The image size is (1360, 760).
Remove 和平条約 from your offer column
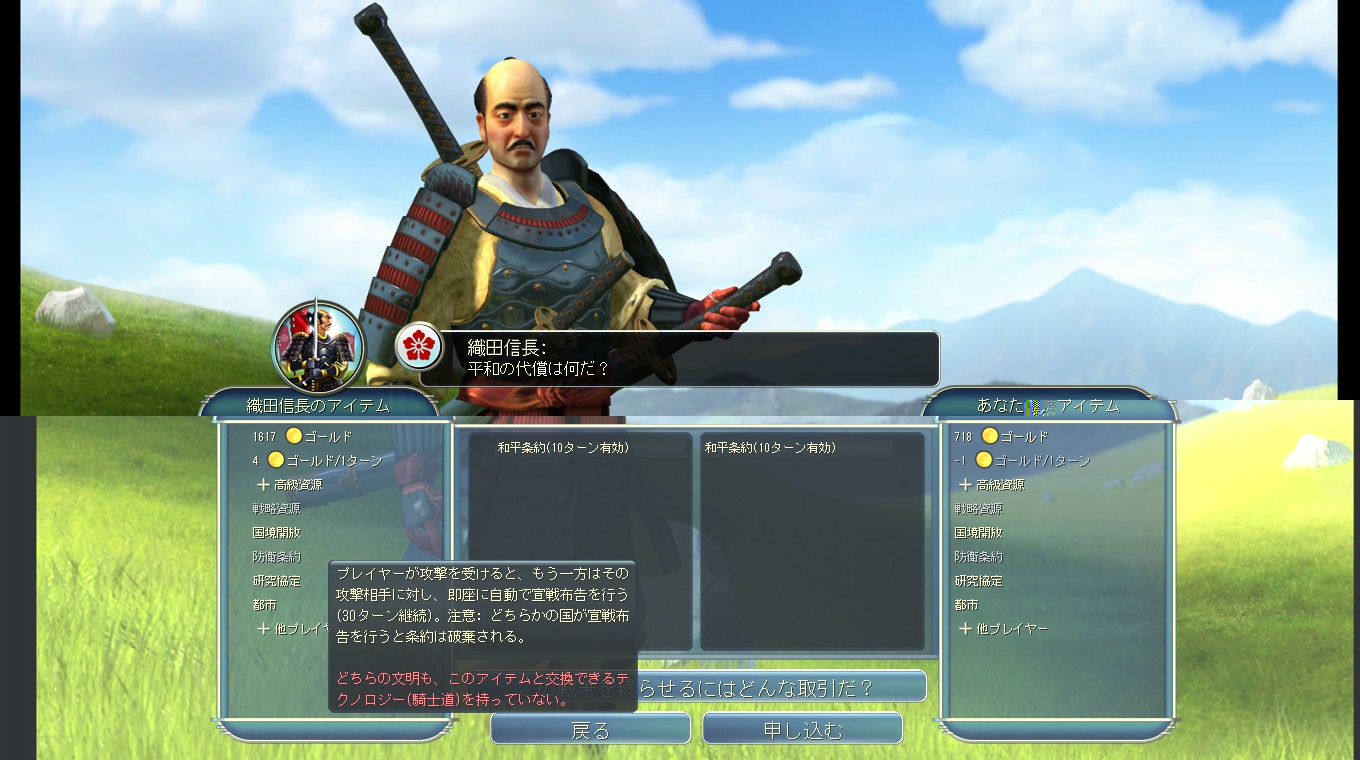pos(769,447)
